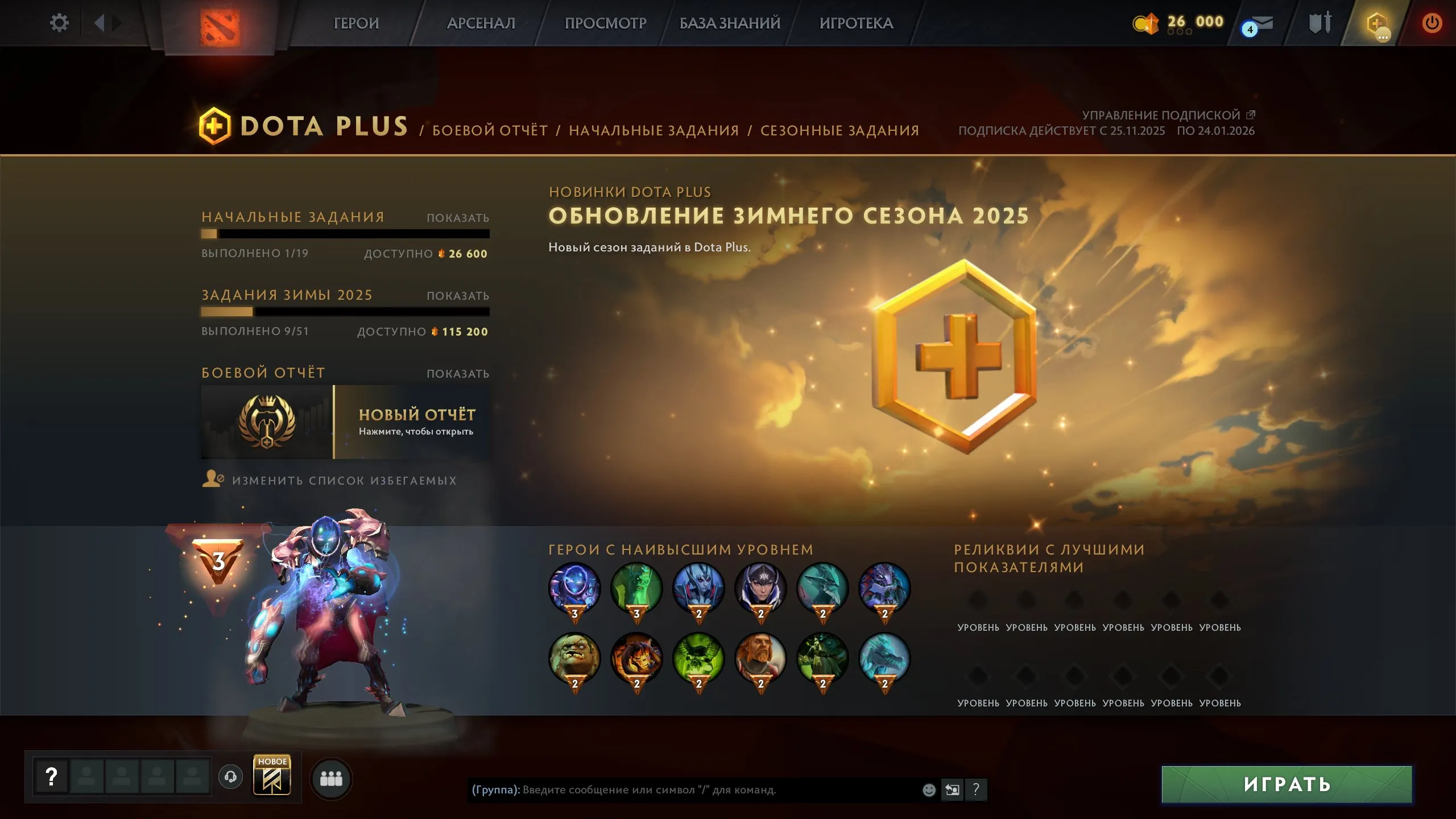Expand ЗАДАНИЯ ЗИМЫ 2025 via ПОКАЗАТЬ
This screenshot has height=819, width=1456.
point(458,295)
